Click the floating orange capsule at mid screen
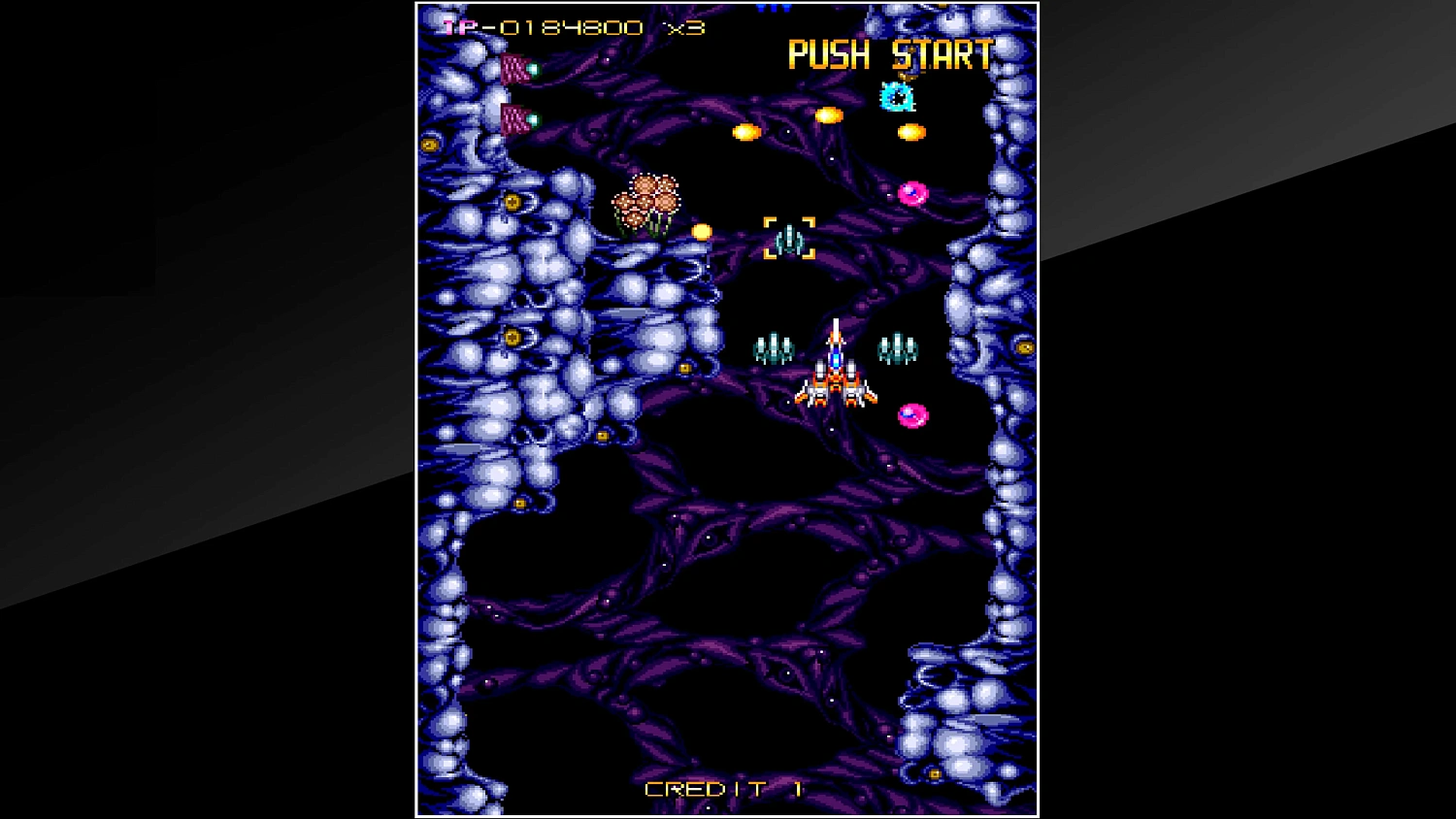Viewport: 1456px width, 819px height. coord(747,132)
